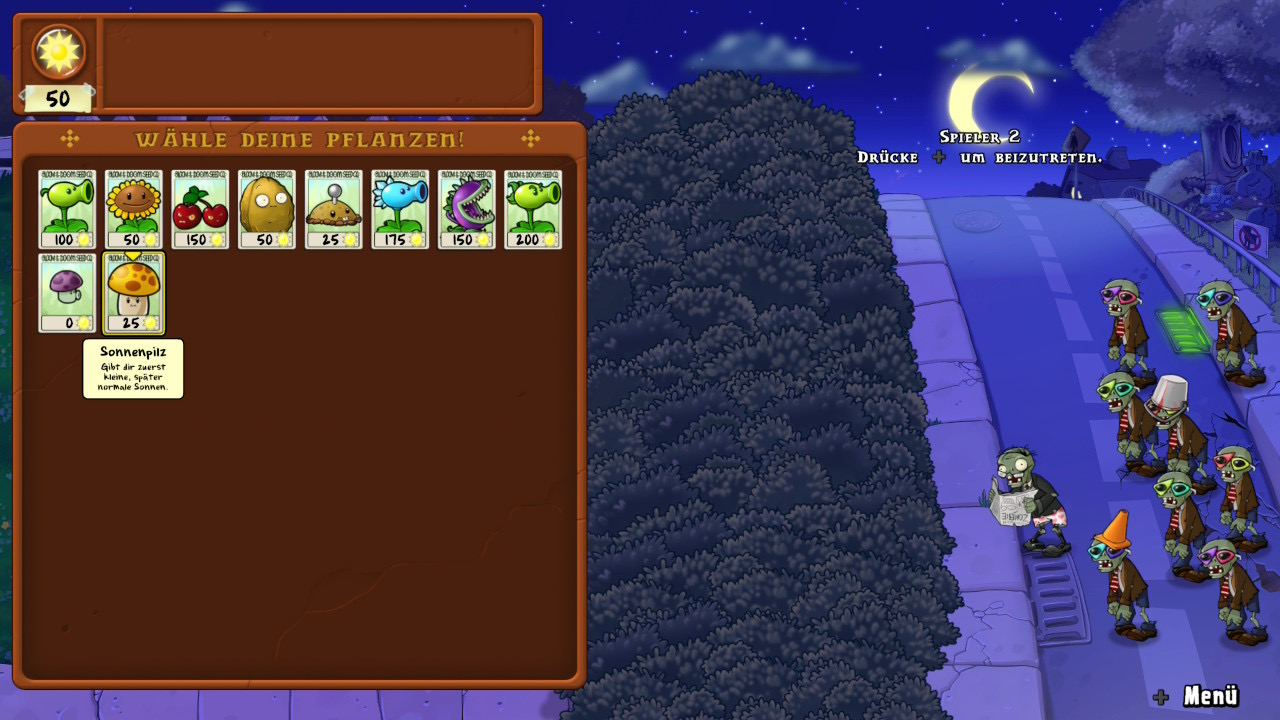Viewport: 1280px width, 720px height.
Task: Pick the Cherry Bomb seed packet
Action: coord(200,208)
